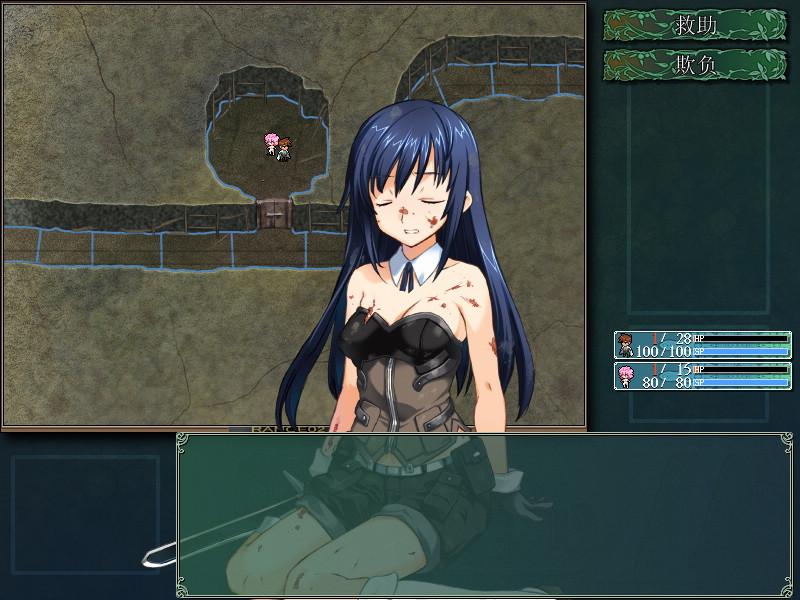
Task: Advance the empty dialogue box
Action: click(484, 513)
